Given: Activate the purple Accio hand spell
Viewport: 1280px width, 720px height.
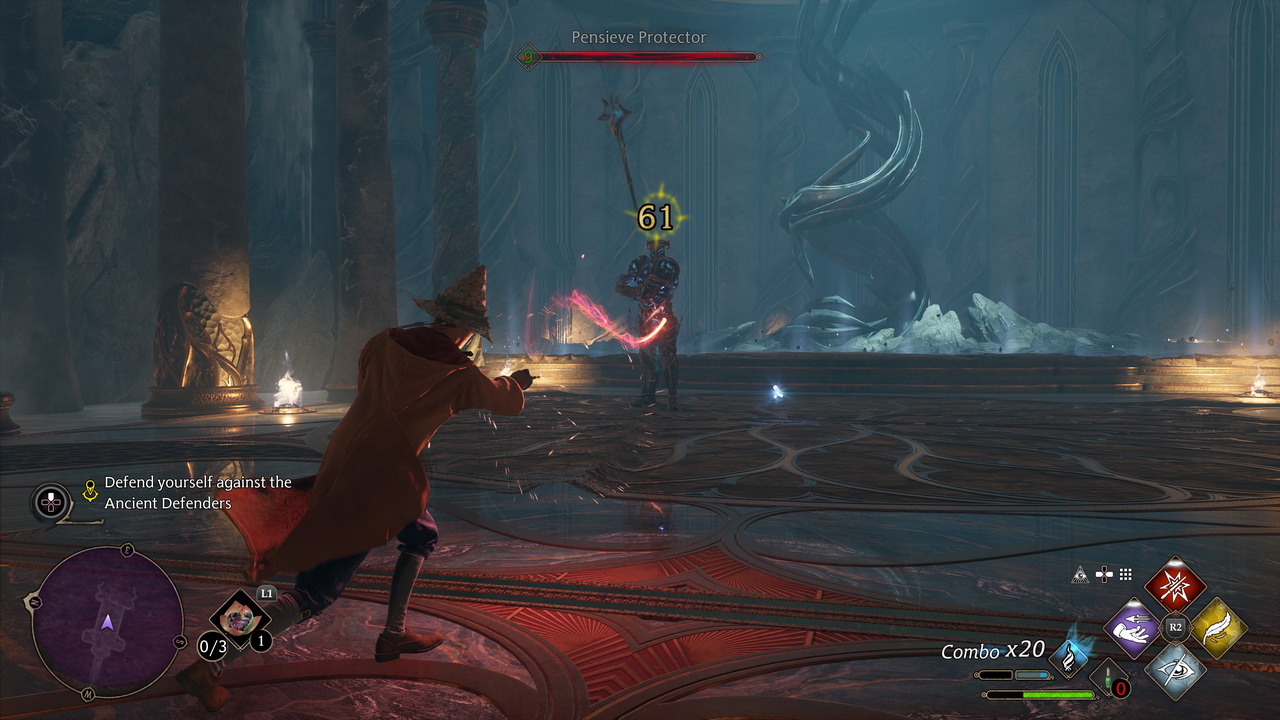Looking at the screenshot, I should [x=1132, y=628].
